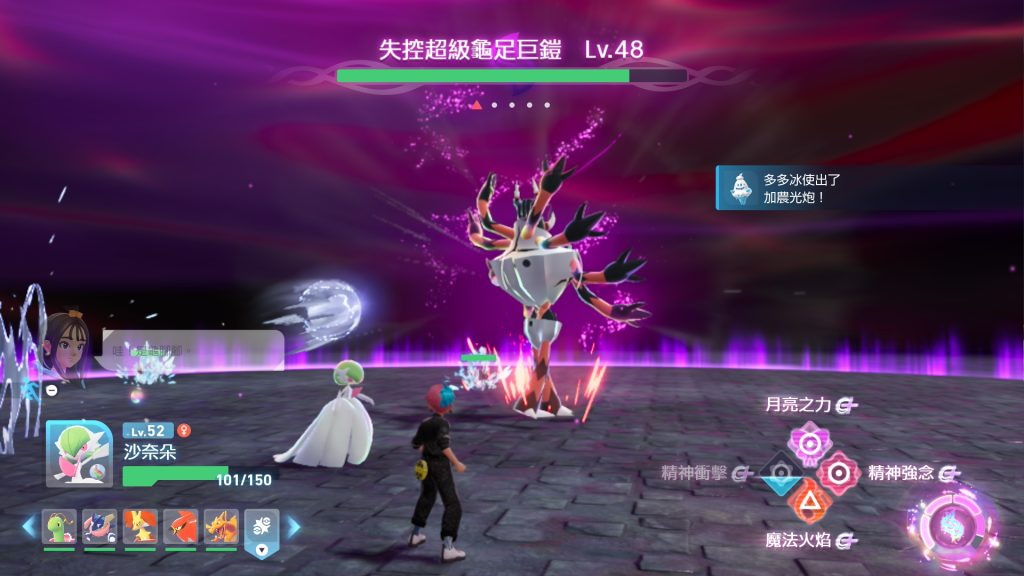Select Meganium in the party bar
Image resolution: width=1024 pixels, height=576 pixels.
pos(59,526)
